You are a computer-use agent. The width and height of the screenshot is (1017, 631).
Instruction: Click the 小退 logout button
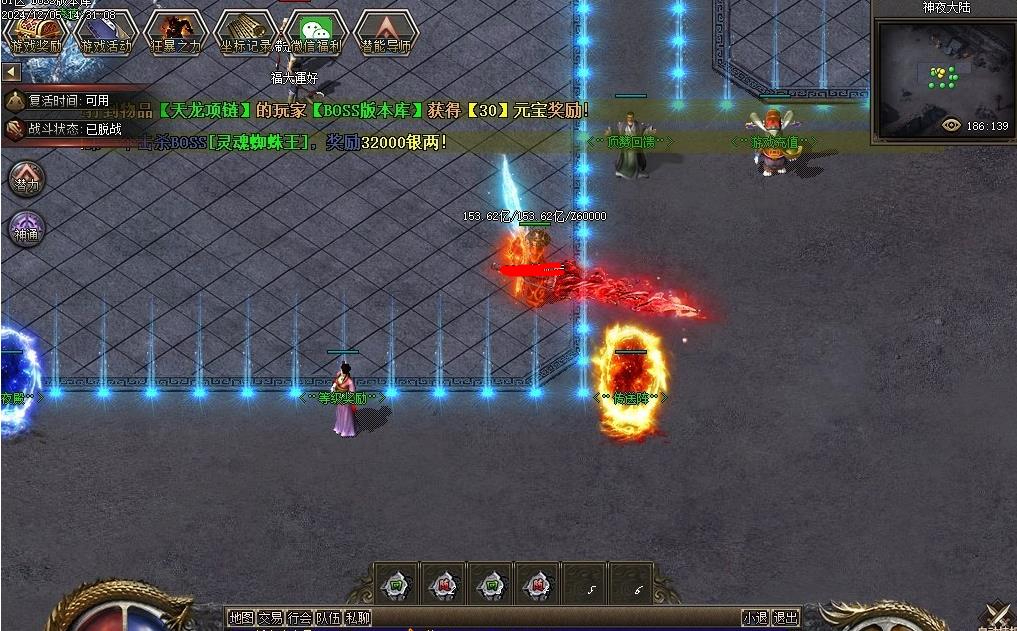tap(755, 618)
